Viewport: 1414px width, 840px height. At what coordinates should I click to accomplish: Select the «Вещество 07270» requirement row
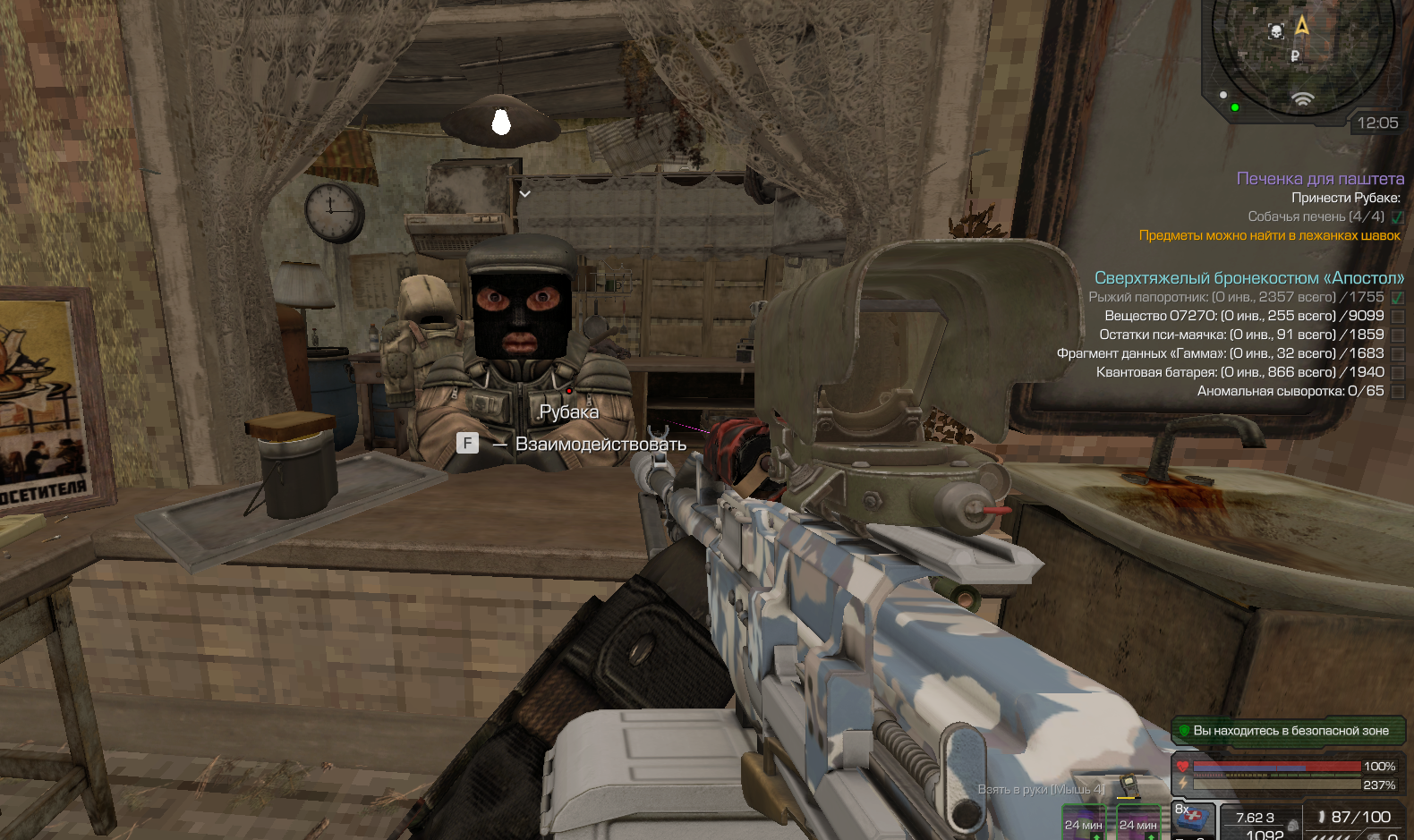[1244, 316]
